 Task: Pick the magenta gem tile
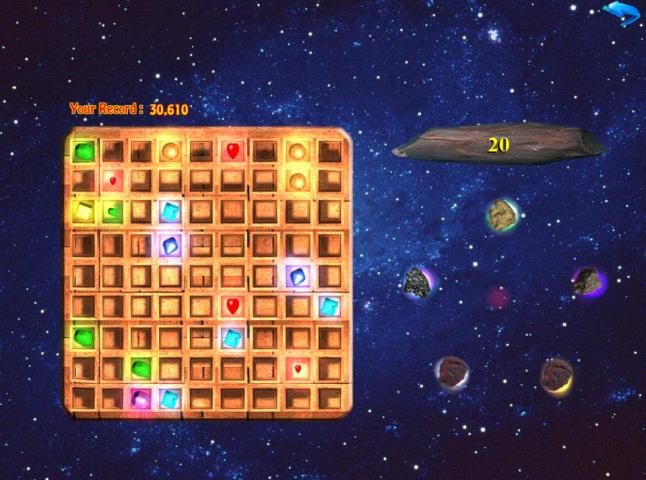click(139, 398)
